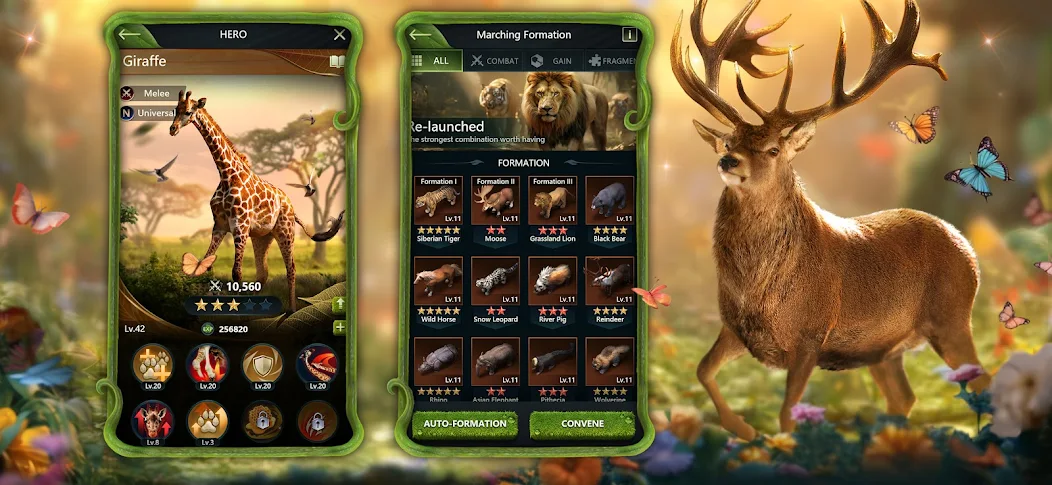1052x485 pixels.
Task: Go back from Marching Formation
Action: [x=421, y=35]
